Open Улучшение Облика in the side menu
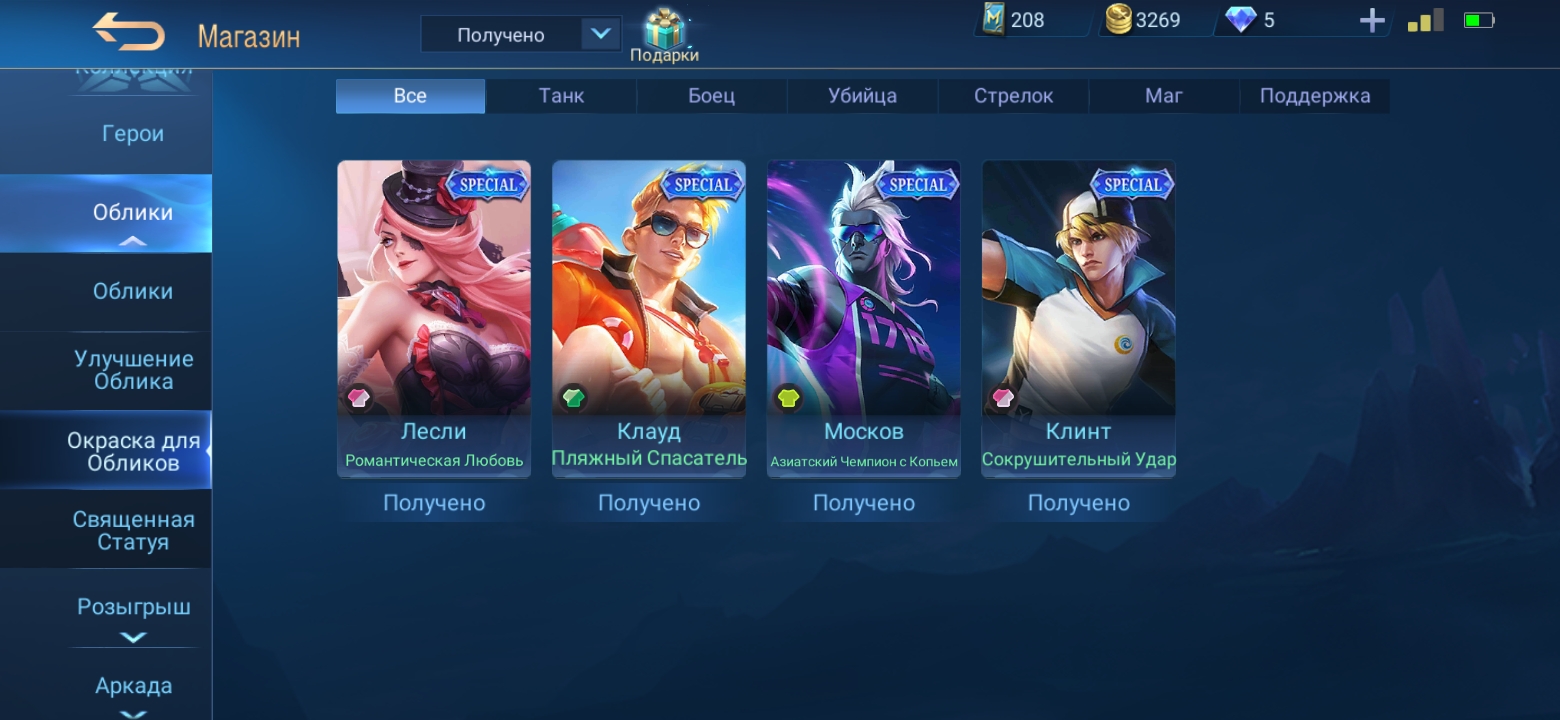The width and height of the screenshot is (1560, 720). (133, 370)
